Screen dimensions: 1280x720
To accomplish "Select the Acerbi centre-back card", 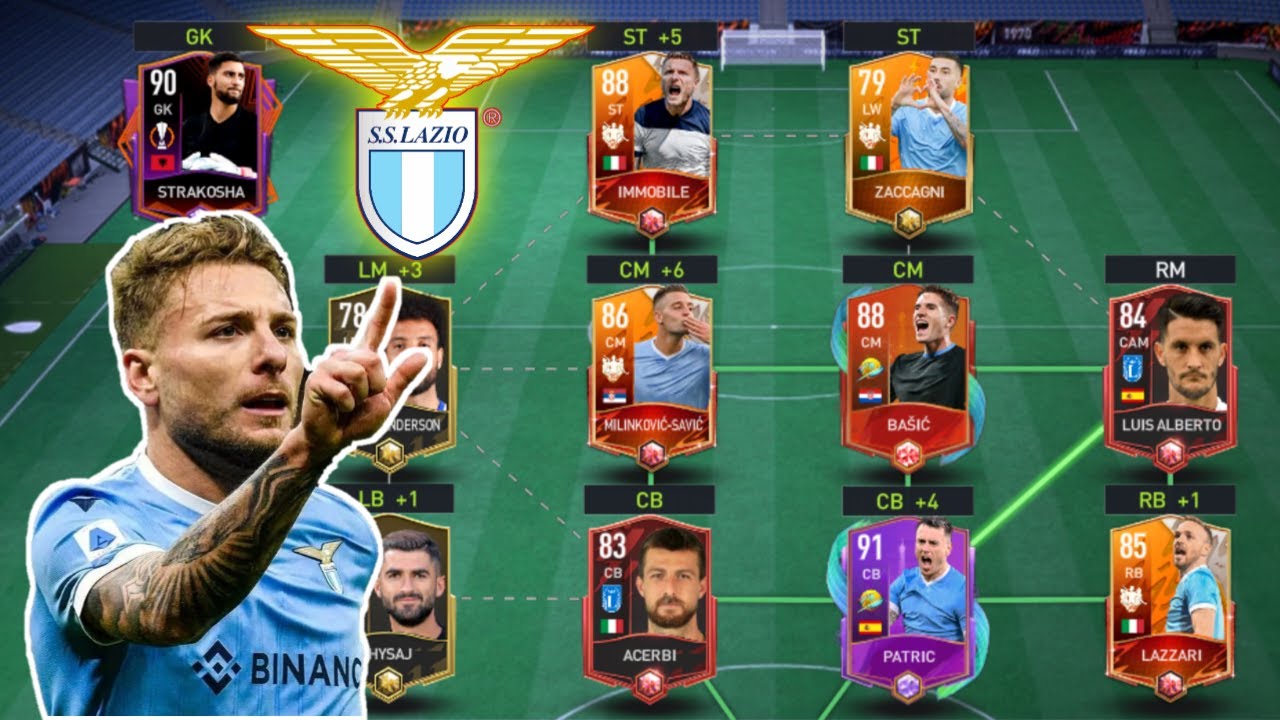I will point(650,602).
